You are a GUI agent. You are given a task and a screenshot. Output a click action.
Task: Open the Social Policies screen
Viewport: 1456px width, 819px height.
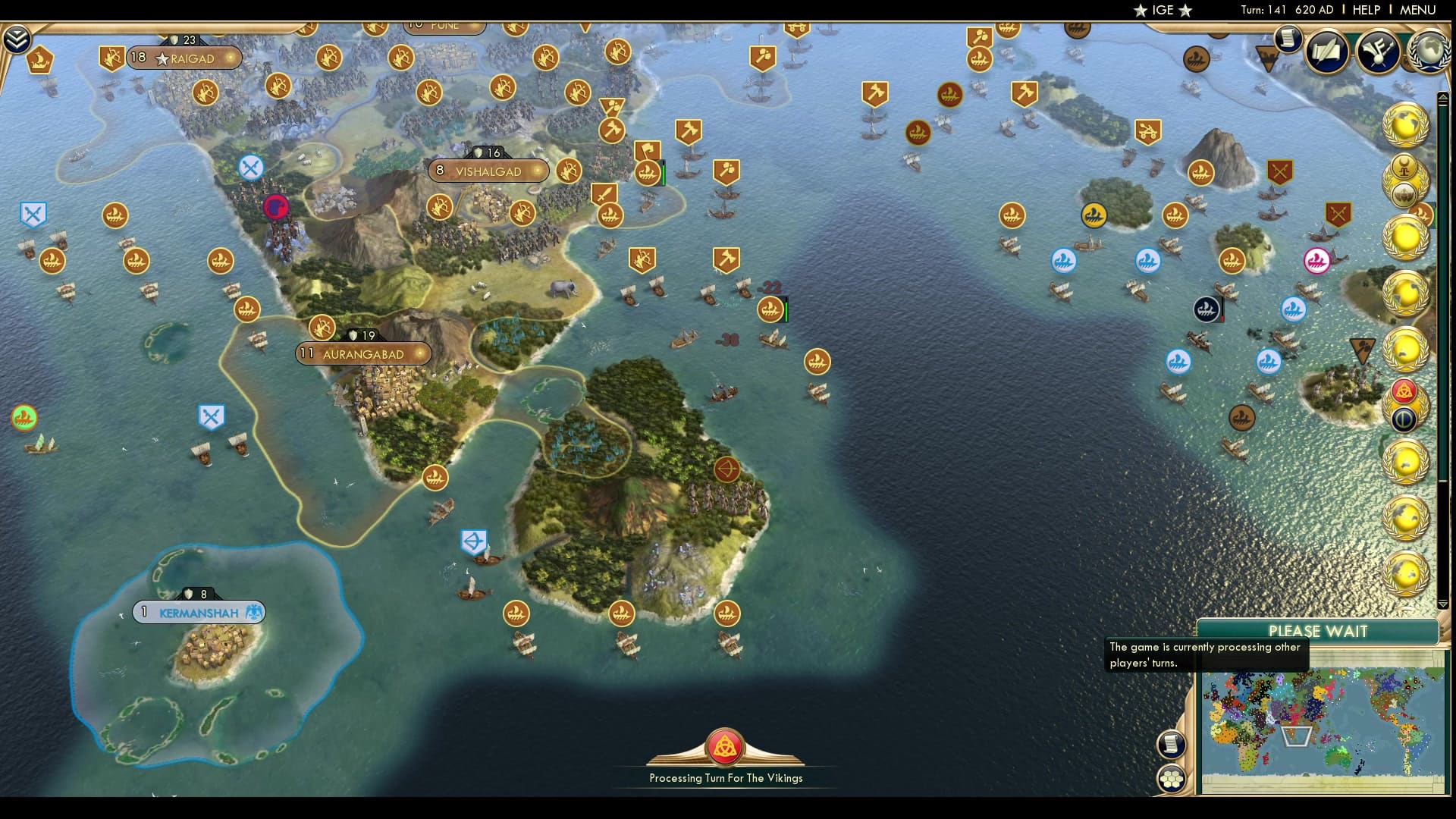click(1326, 51)
